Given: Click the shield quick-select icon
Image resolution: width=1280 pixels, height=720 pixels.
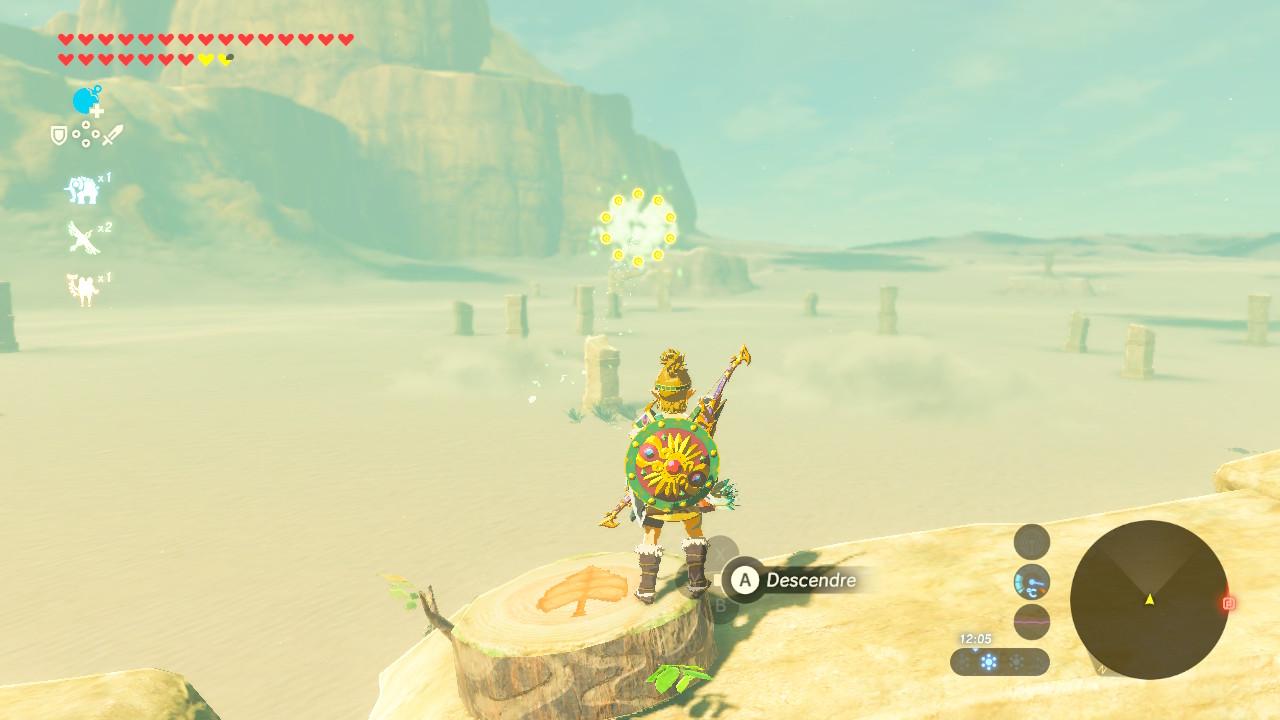Looking at the screenshot, I should coord(59,135).
